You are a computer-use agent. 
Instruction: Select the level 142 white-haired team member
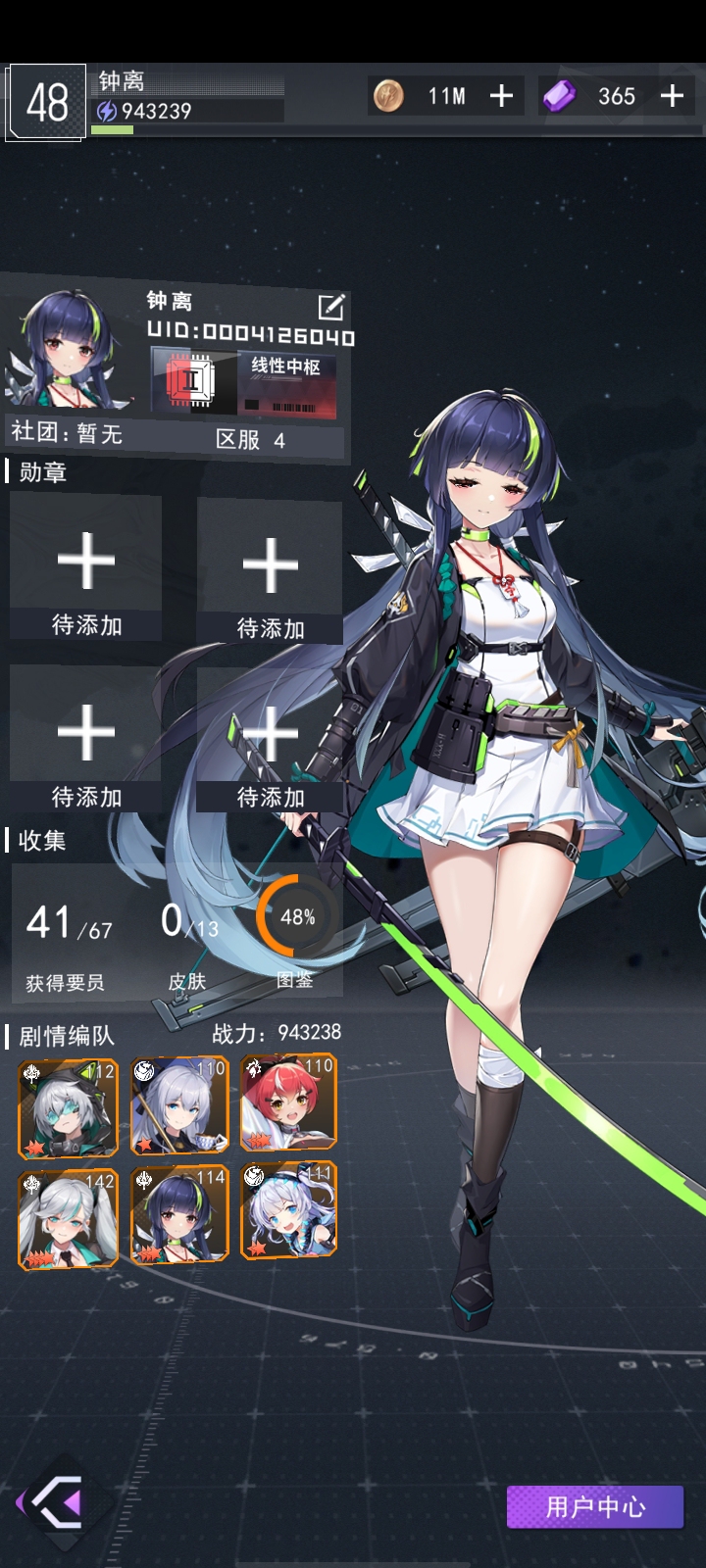coord(68,1219)
